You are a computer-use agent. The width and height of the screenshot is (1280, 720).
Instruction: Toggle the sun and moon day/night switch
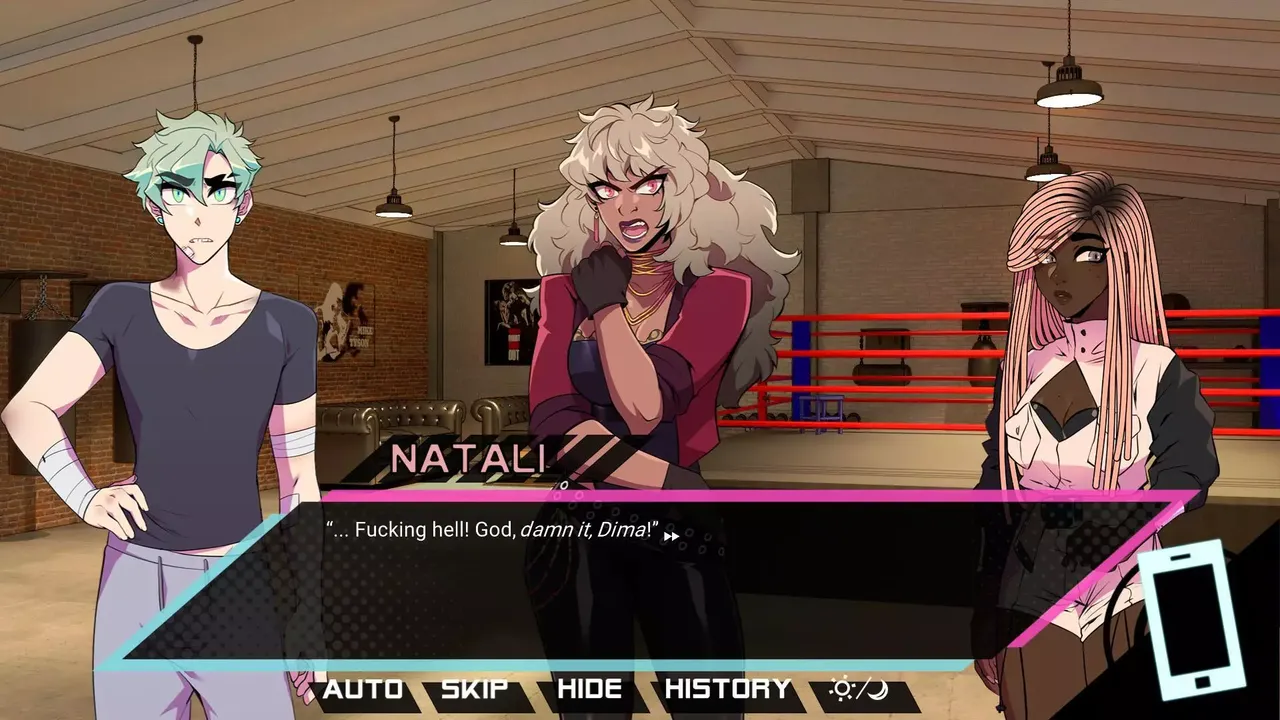coord(859,689)
